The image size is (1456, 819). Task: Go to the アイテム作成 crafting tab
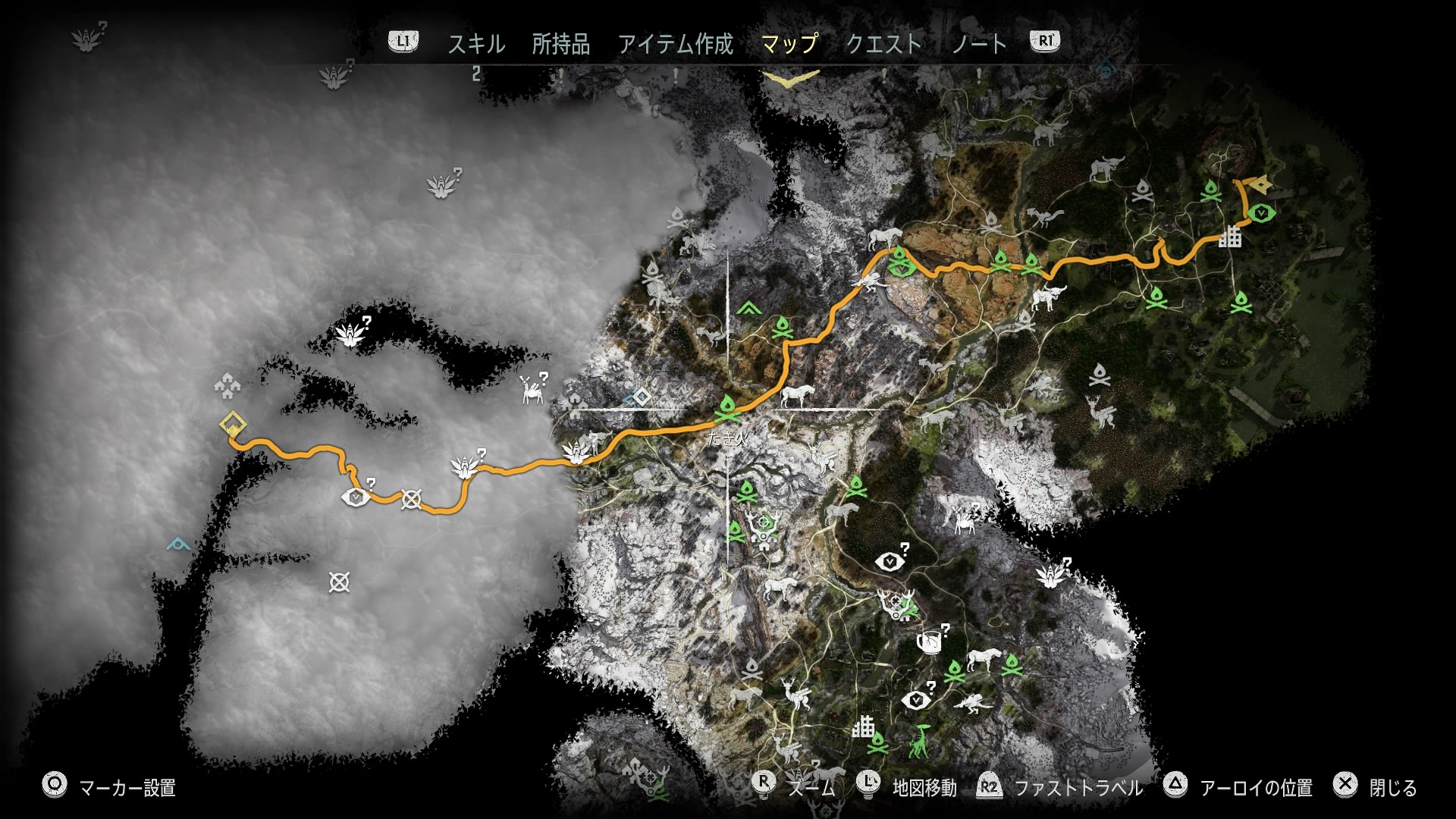(675, 44)
